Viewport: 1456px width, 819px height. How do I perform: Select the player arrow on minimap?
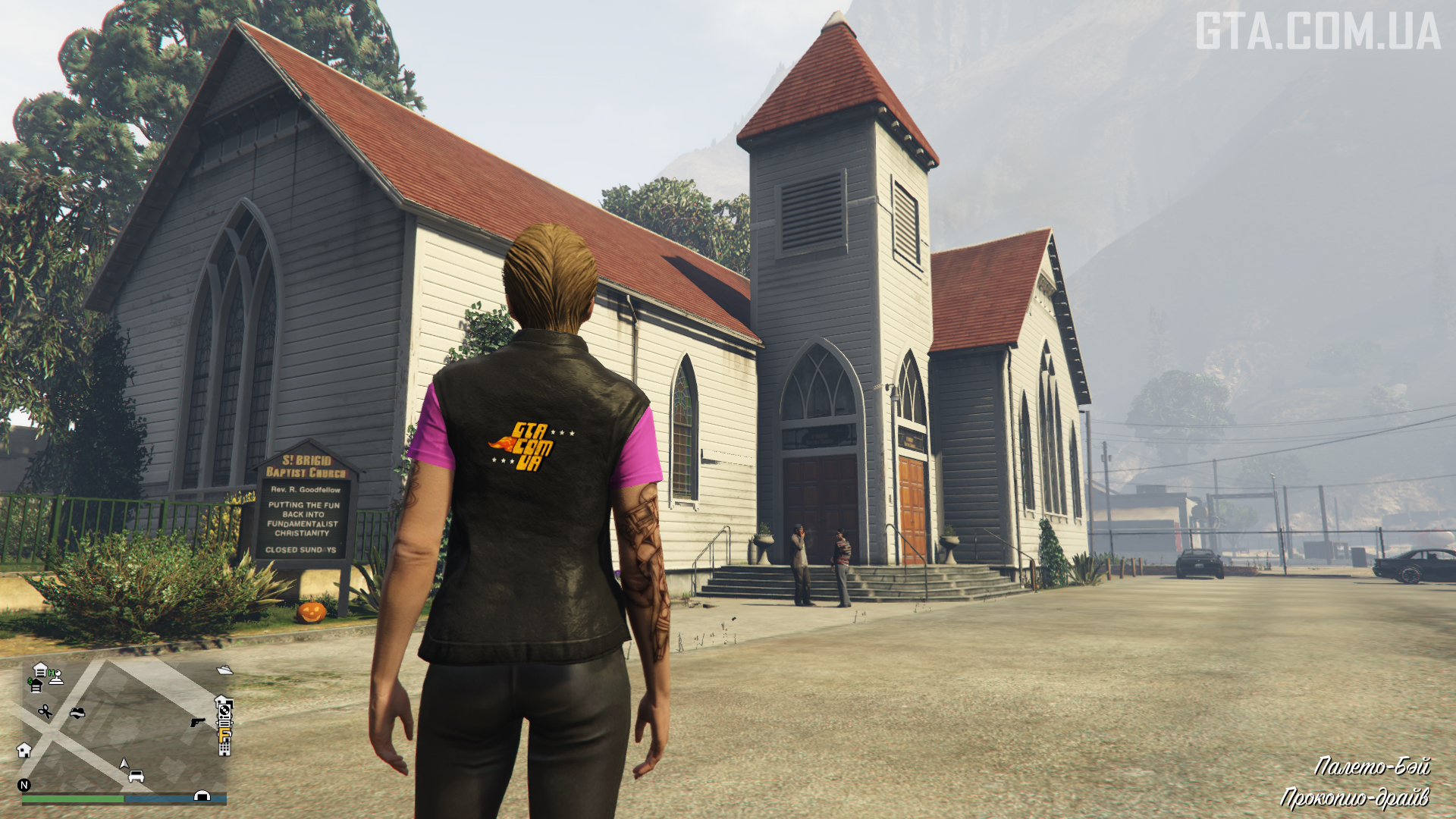124,763
